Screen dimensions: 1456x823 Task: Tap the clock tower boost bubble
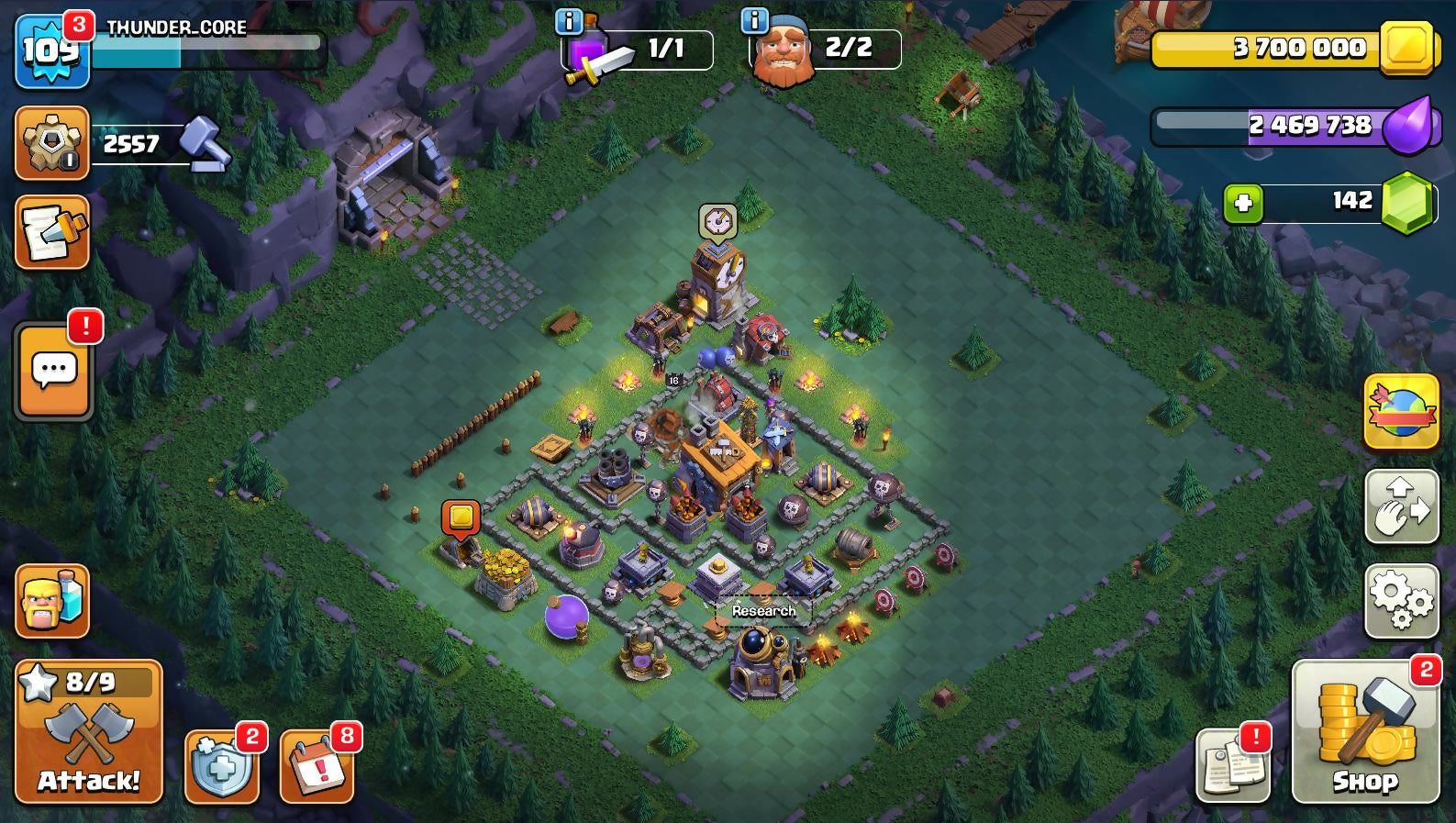(x=717, y=222)
